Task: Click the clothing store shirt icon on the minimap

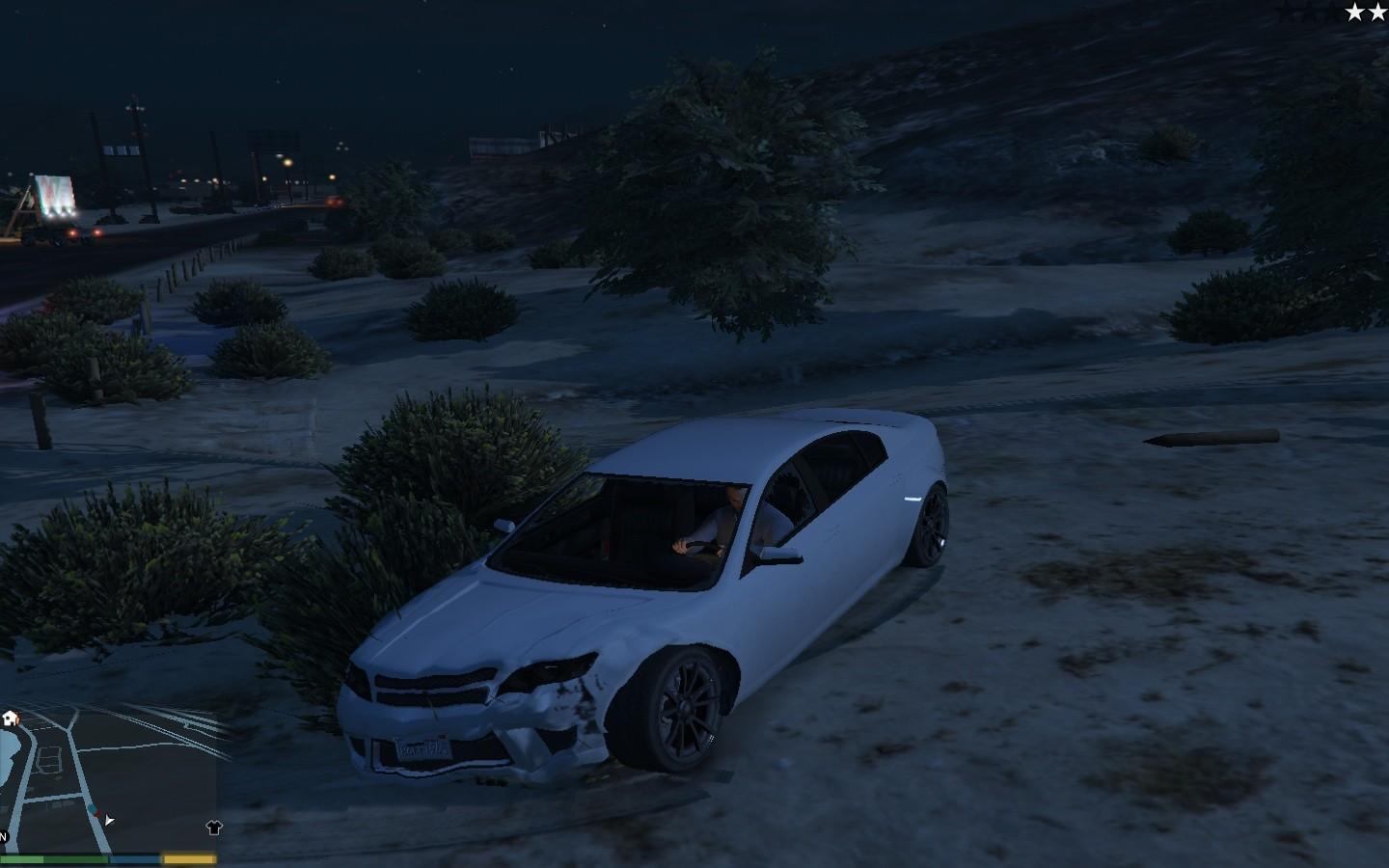Action: (213, 827)
